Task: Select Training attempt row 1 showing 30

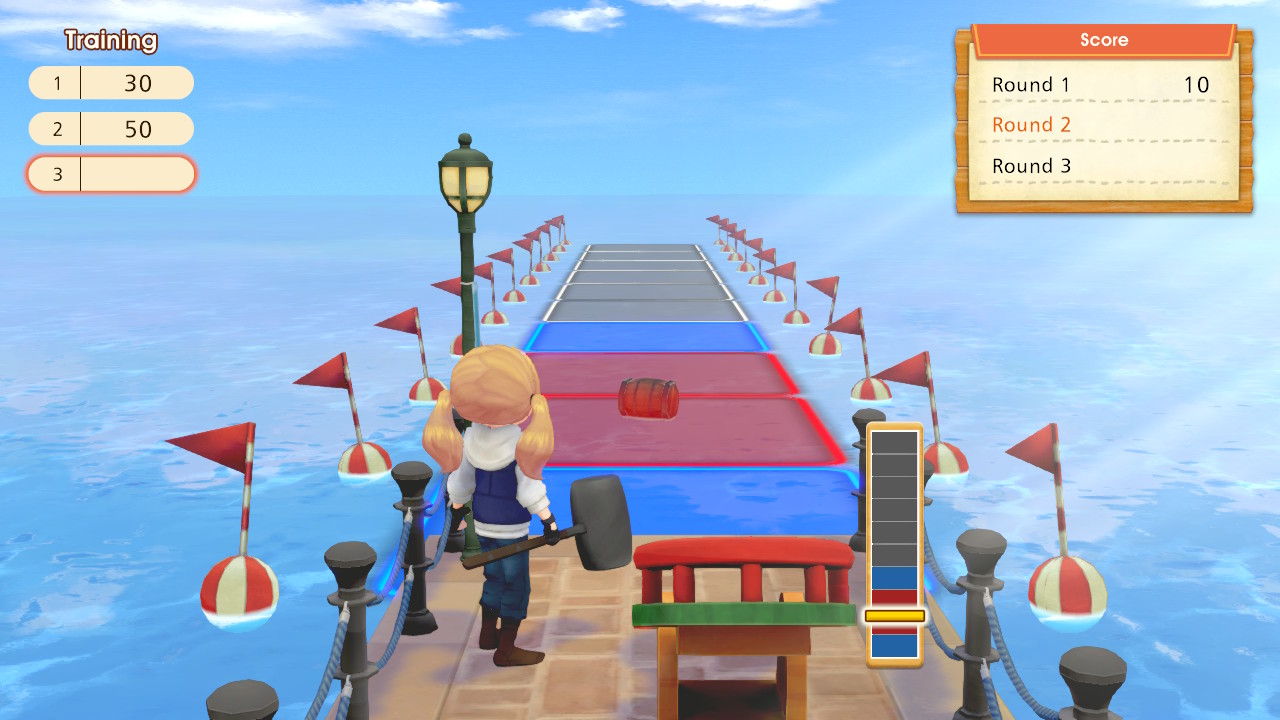Action: [x=110, y=83]
